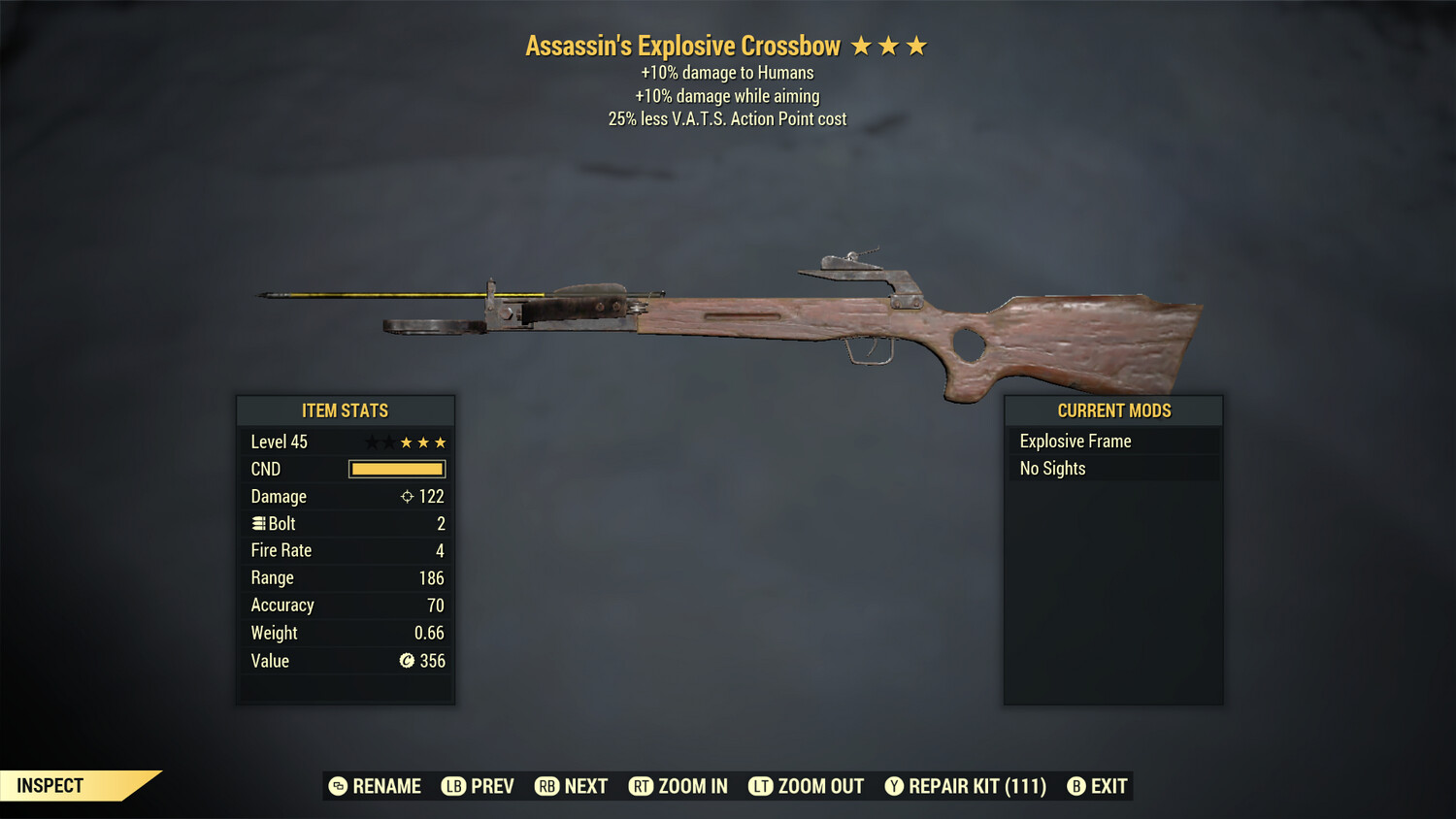
Task: Toggle the first gold star on Level 45 row
Action: (406, 442)
